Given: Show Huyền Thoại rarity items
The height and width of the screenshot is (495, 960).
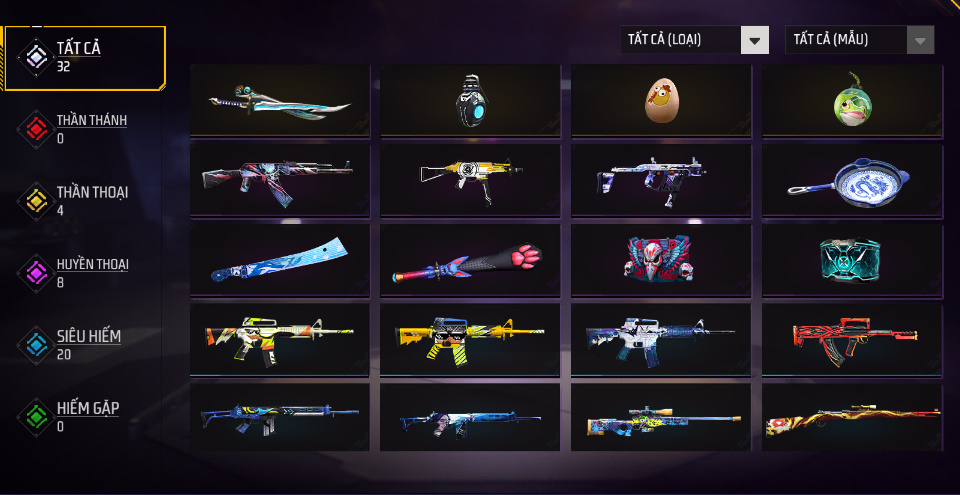Looking at the screenshot, I should tap(90, 272).
